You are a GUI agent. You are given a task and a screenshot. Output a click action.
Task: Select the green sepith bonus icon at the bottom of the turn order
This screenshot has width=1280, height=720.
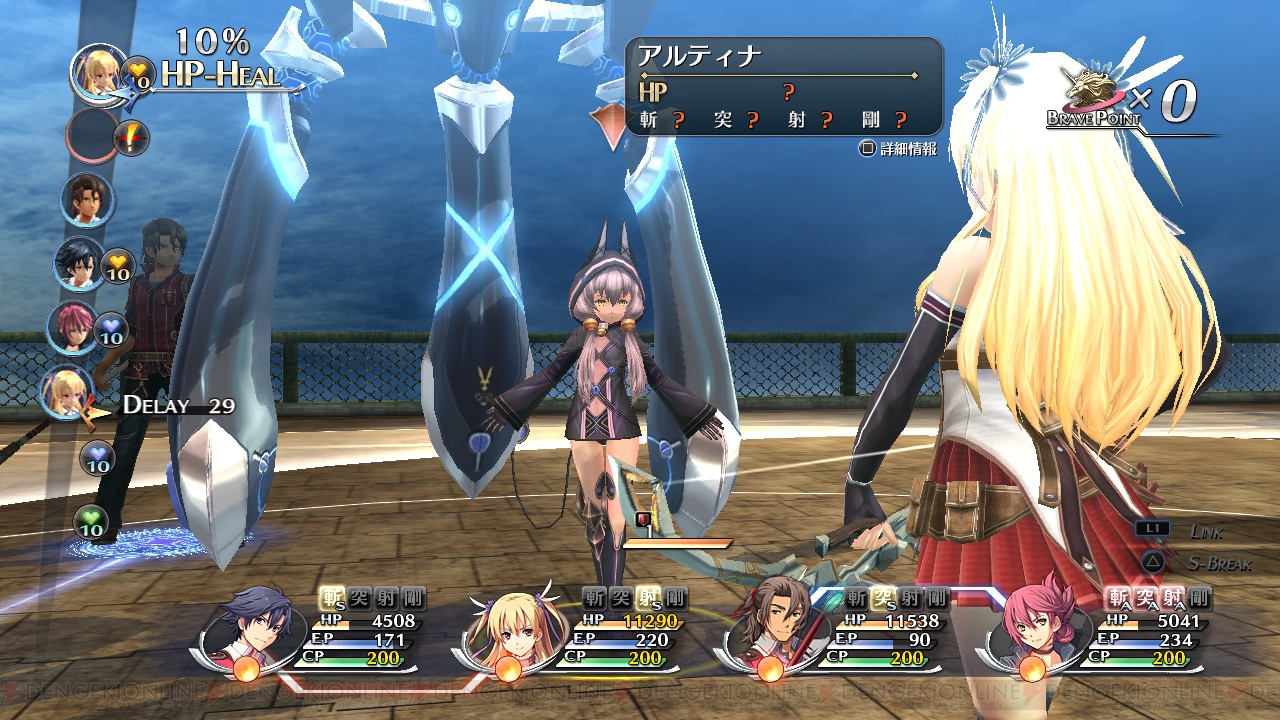click(94, 522)
